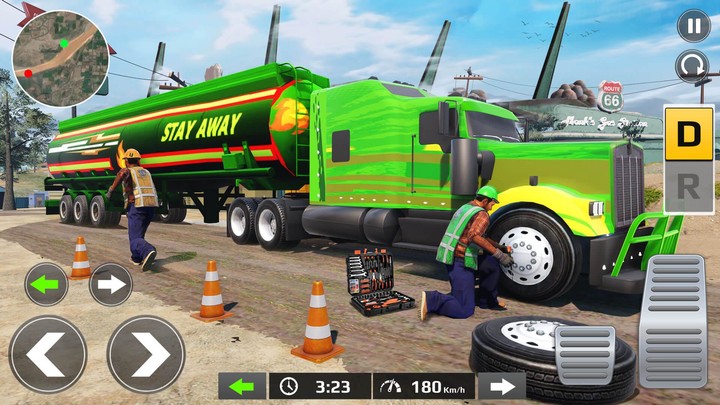
Task: Steer left with the large arrow button
Action: click(47, 354)
